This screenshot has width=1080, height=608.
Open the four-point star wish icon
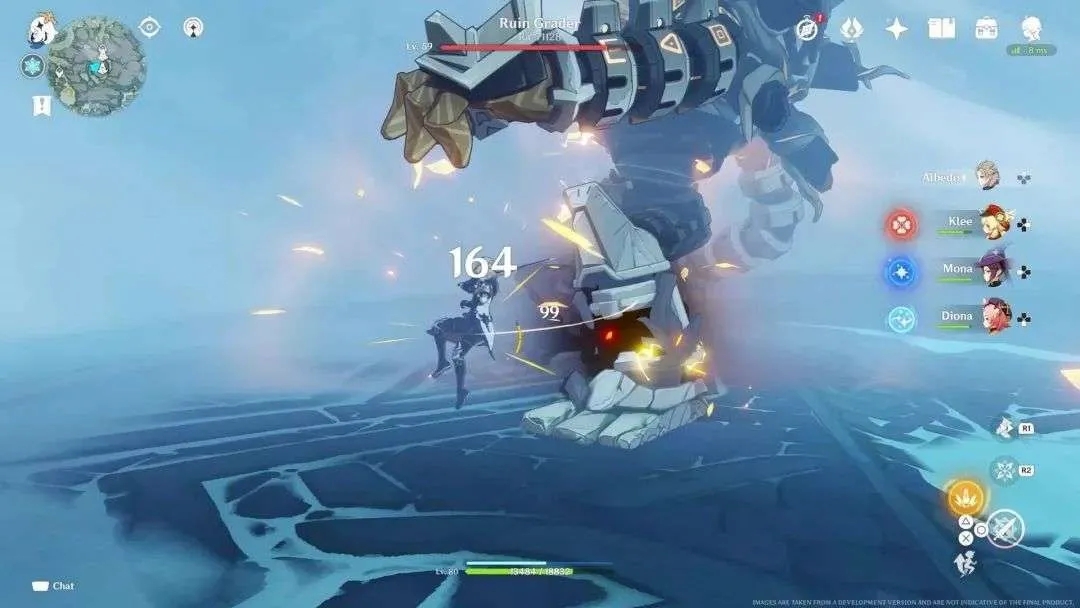point(897,28)
